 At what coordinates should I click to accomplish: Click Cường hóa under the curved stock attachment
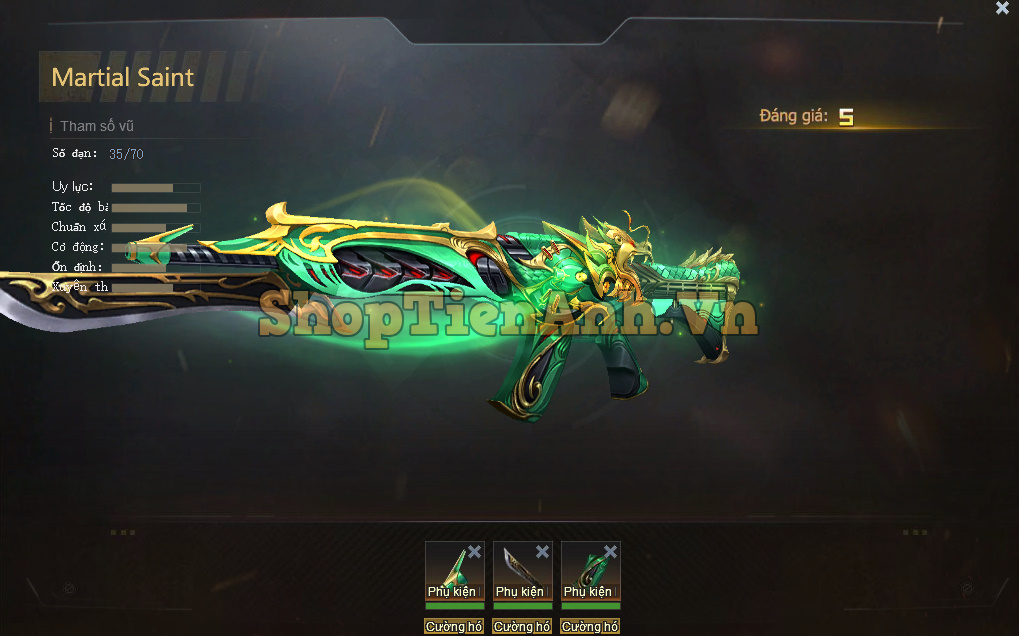click(590, 627)
